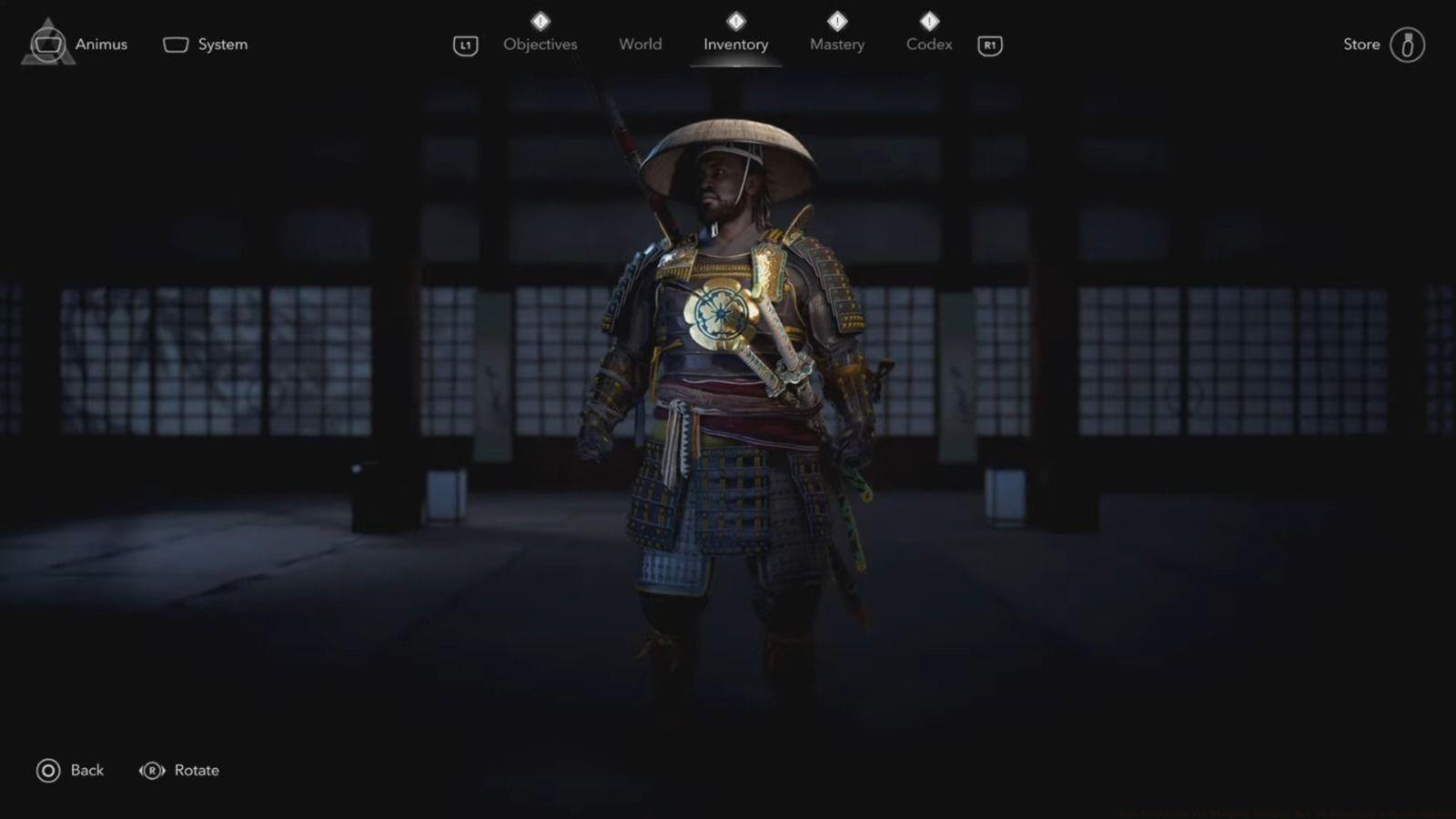Select the Objectives tab
The height and width of the screenshot is (819, 1456).
click(541, 44)
